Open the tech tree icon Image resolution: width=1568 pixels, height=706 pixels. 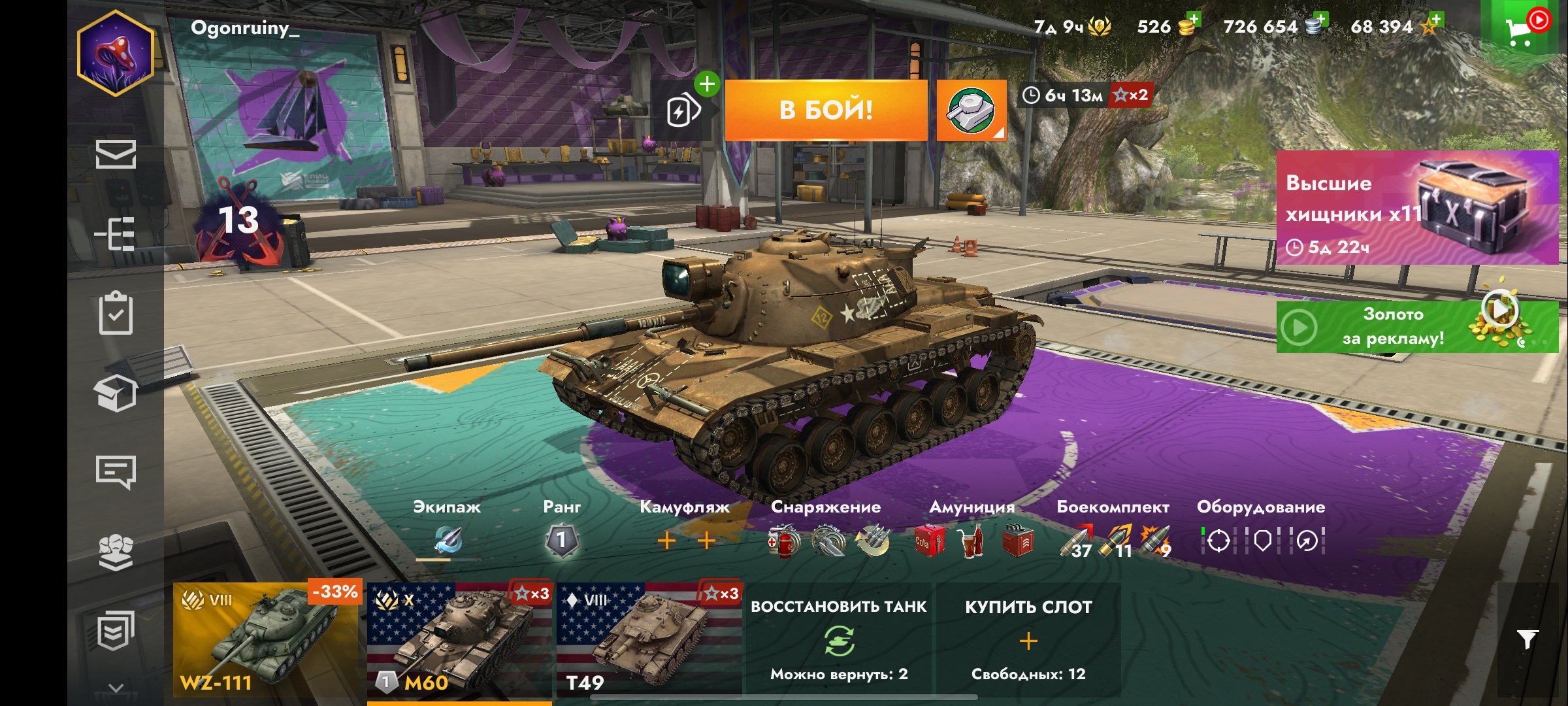click(x=116, y=233)
